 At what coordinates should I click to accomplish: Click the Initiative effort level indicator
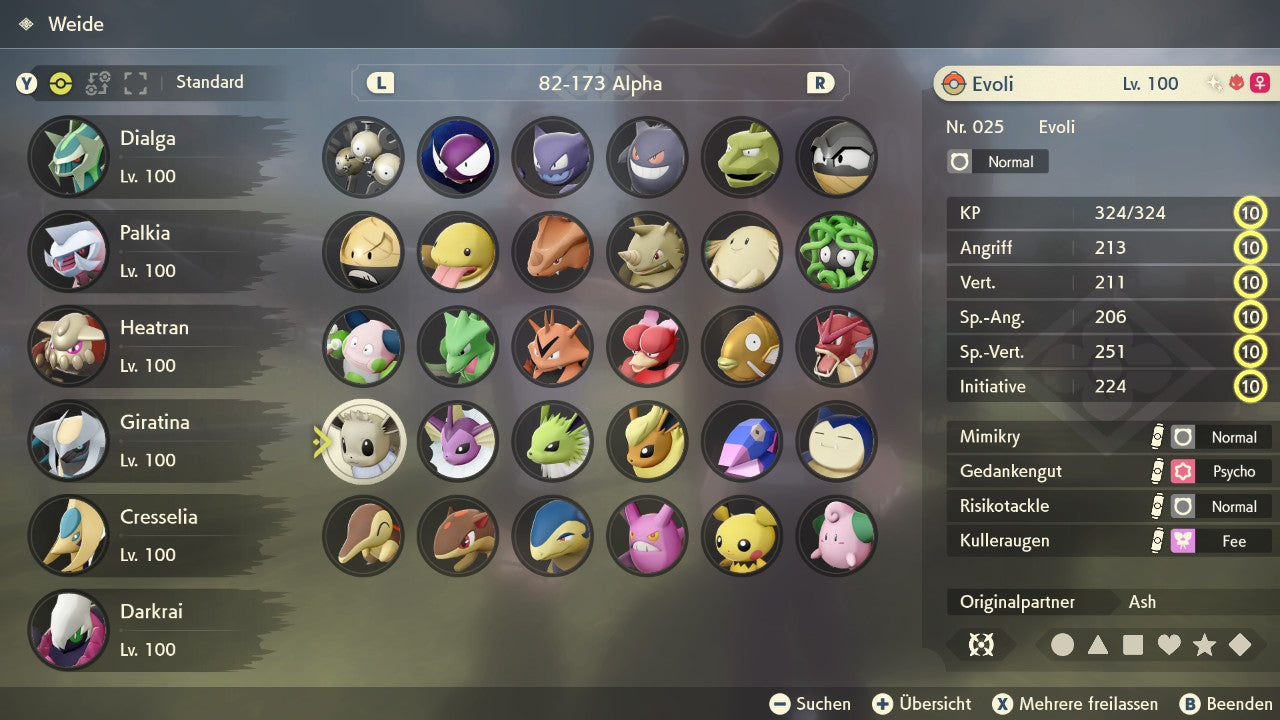click(1251, 386)
